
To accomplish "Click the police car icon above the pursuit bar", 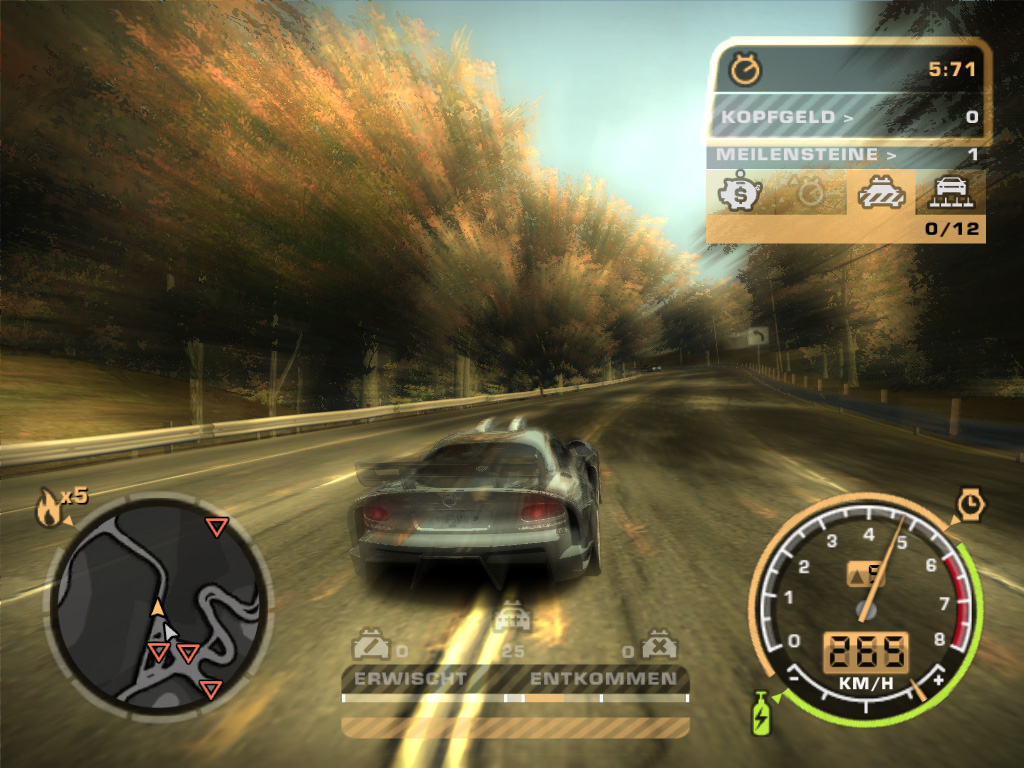I will pos(512,617).
